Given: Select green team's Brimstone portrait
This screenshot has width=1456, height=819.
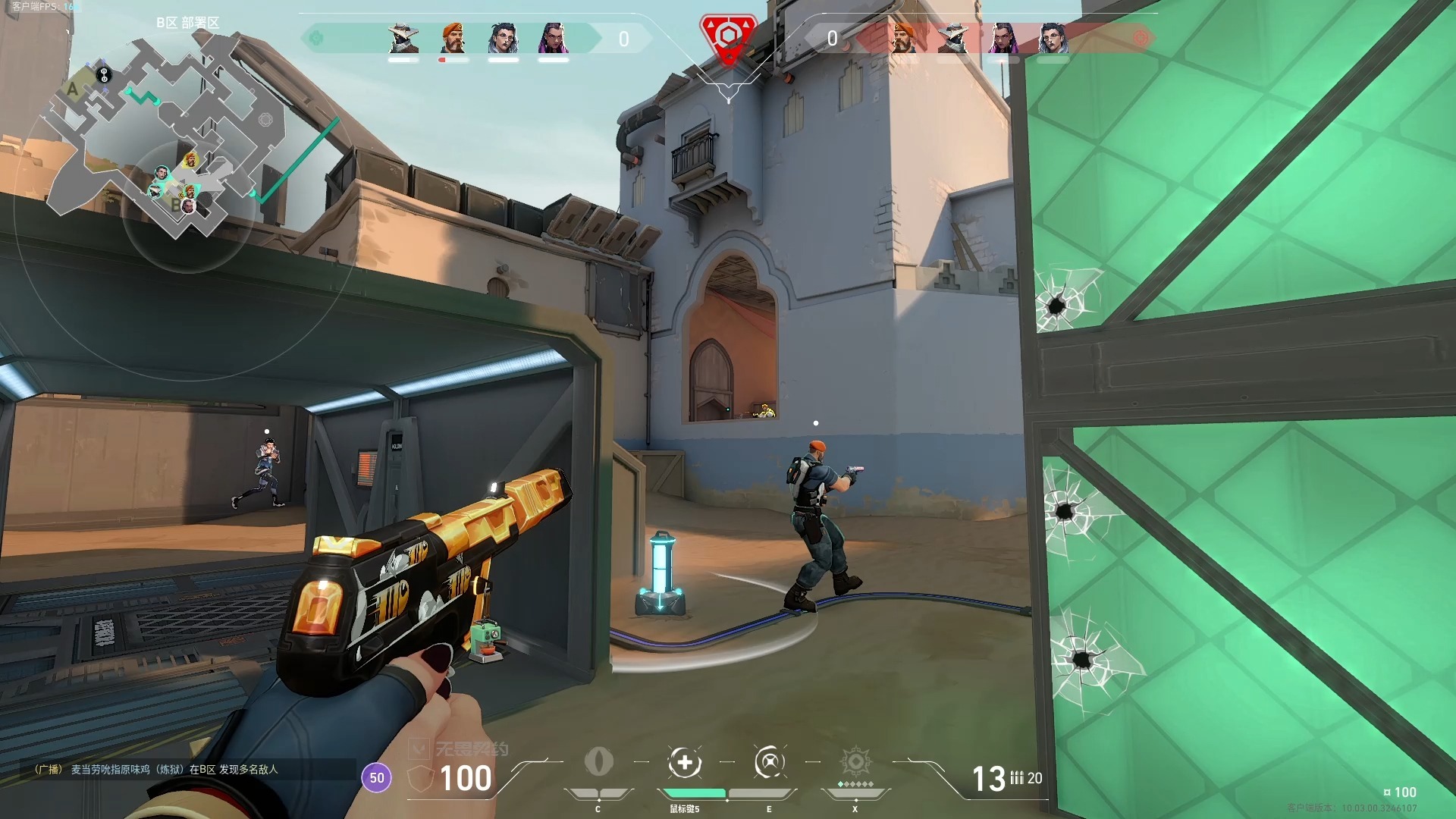Looking at the screenshot, I should 453,38.
